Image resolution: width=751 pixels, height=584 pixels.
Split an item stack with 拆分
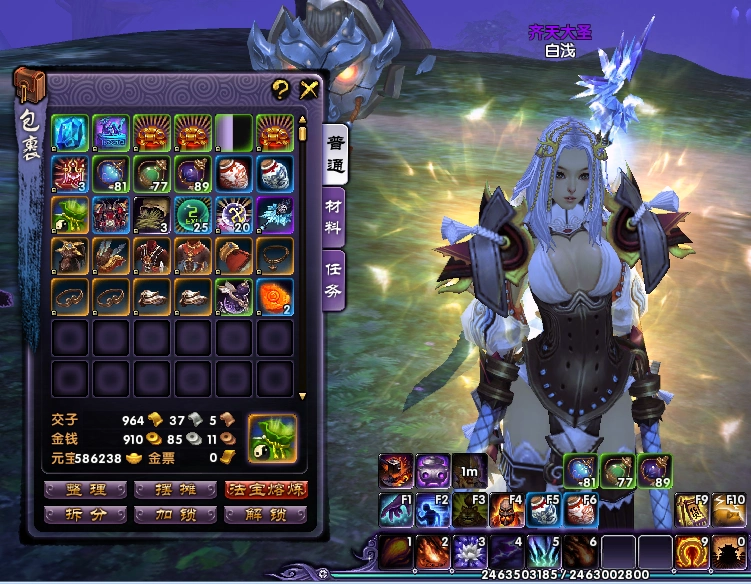tap(85, 515)
